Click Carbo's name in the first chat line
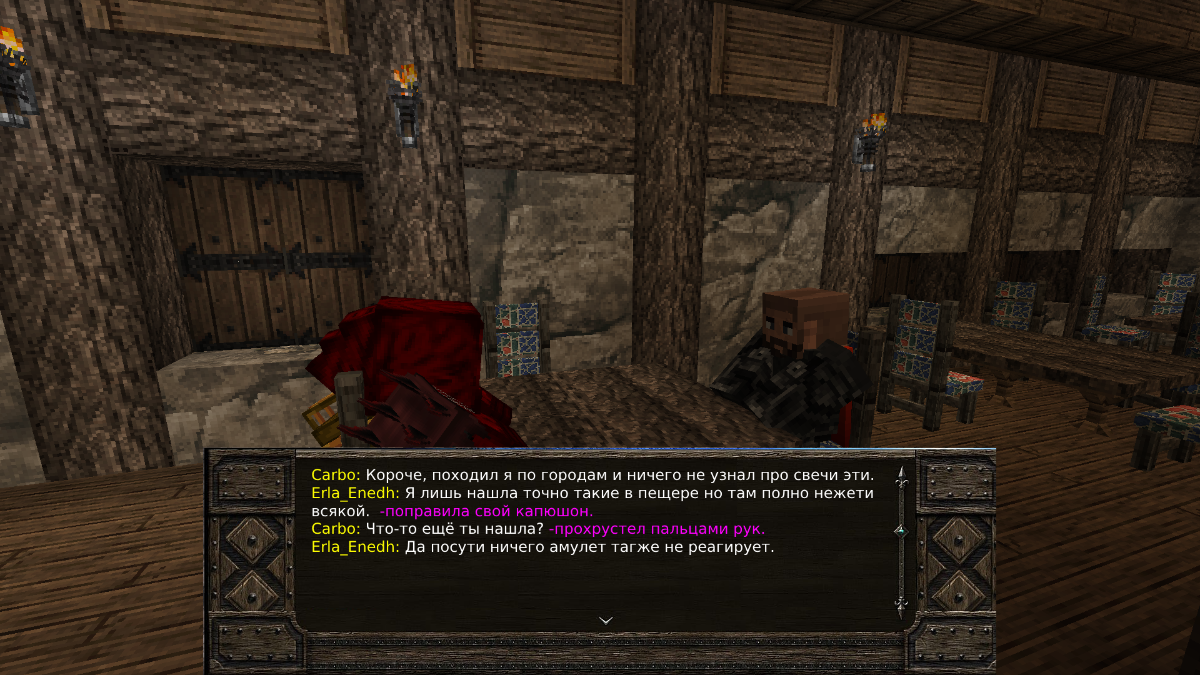Screen dimensions: 1200x675 [x=334, y=474]
